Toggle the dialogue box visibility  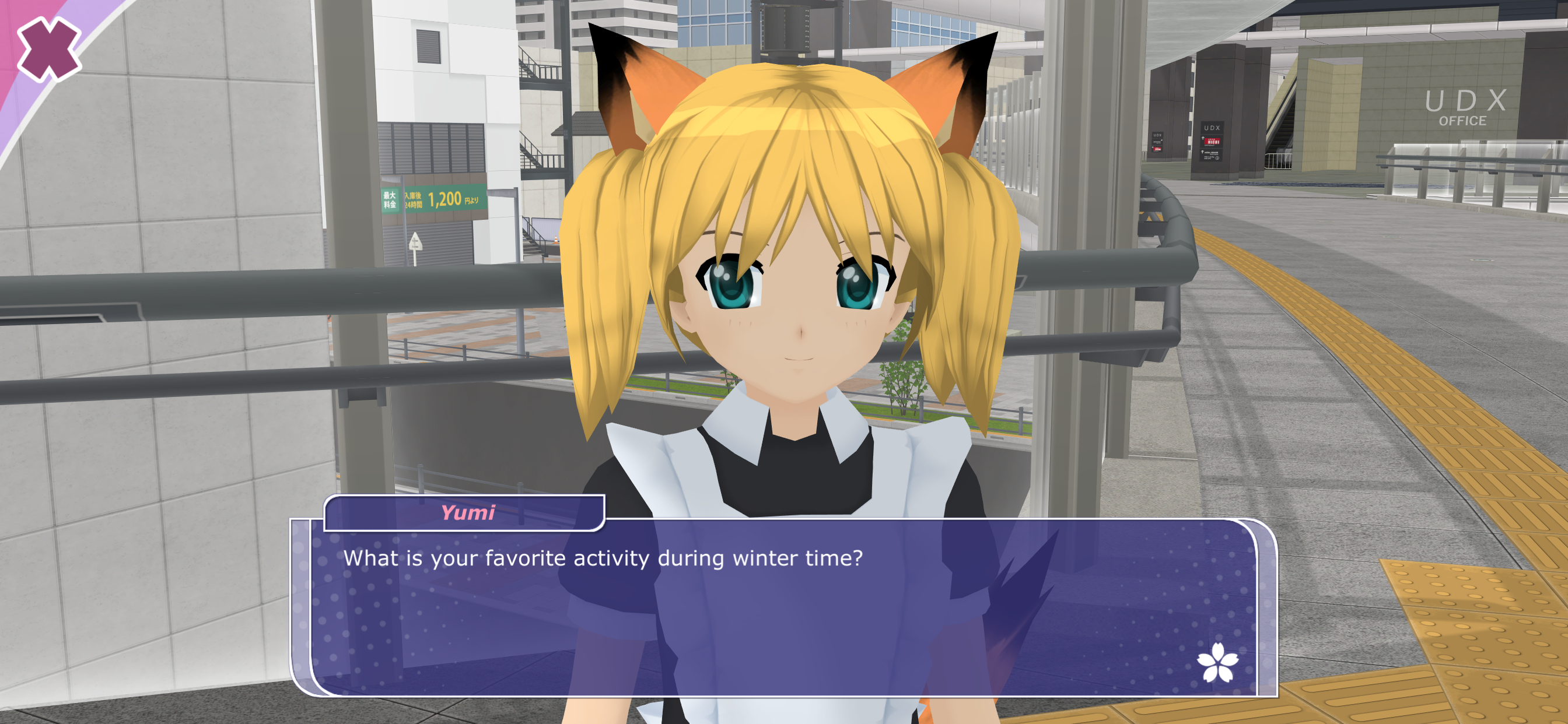click(x=779, y=609)
